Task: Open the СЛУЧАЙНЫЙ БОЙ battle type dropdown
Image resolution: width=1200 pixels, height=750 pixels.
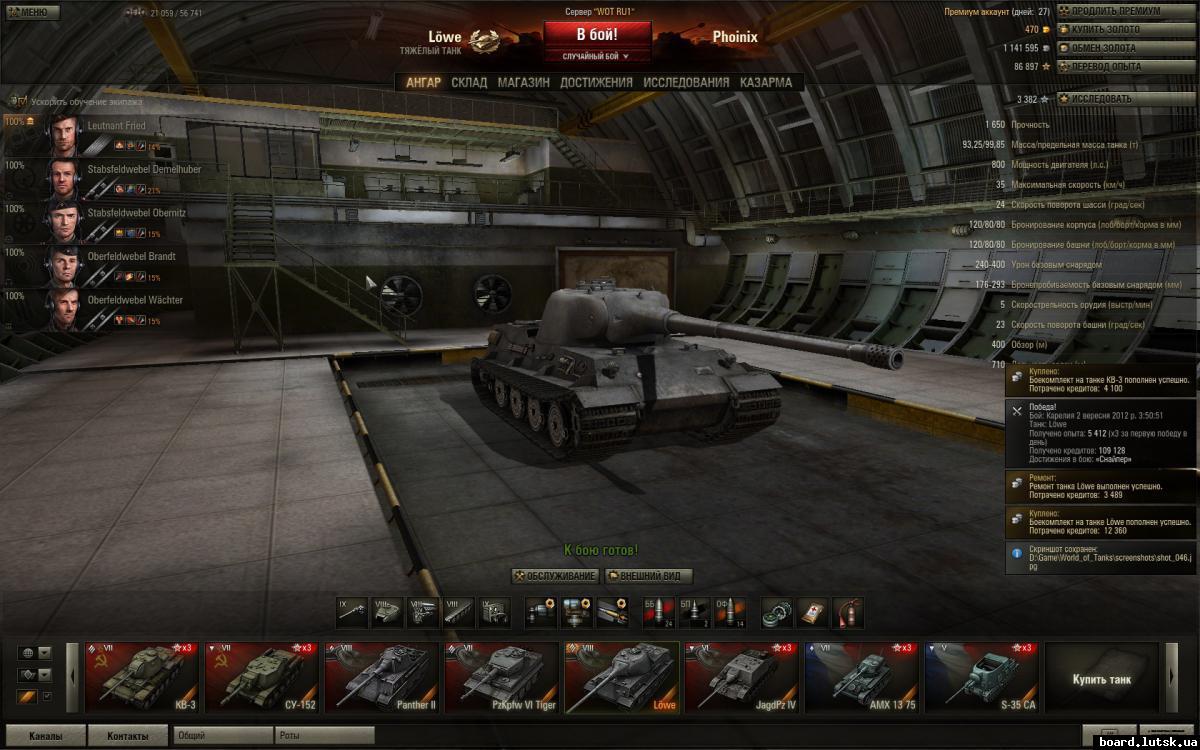Action: [597, 57]
